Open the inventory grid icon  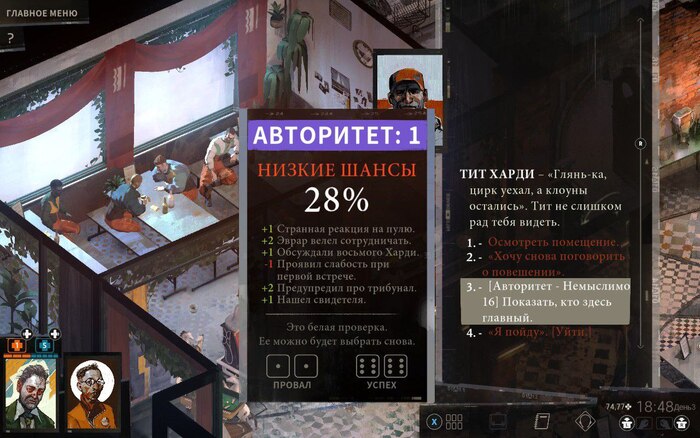[454, 421]
